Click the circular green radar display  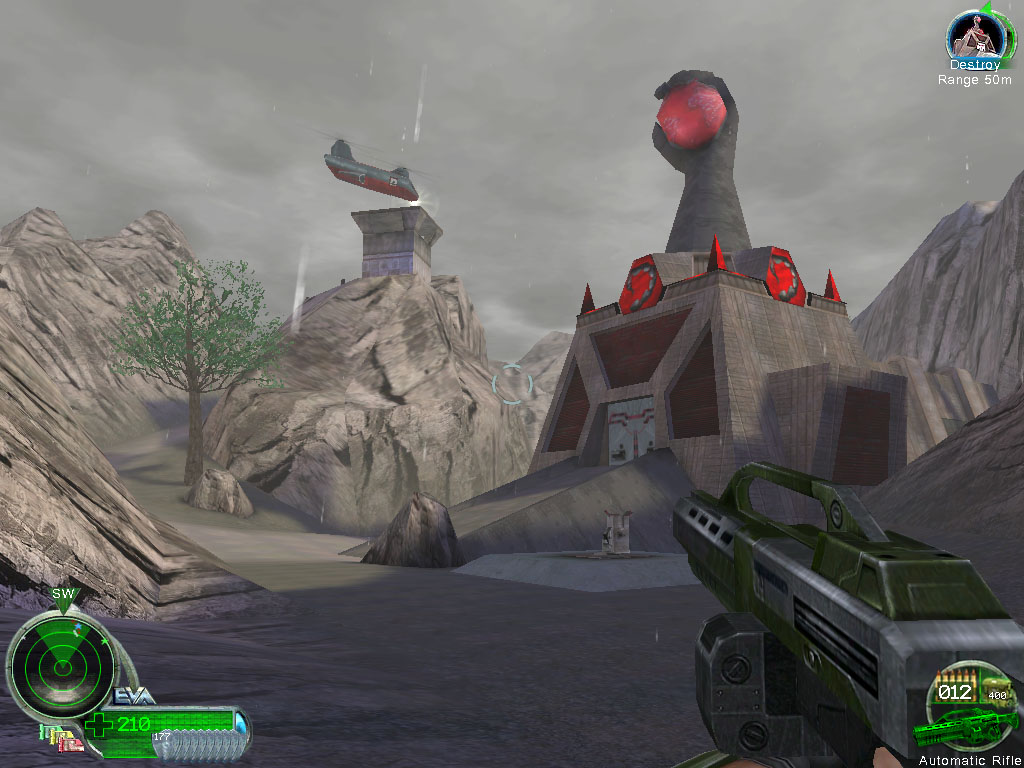click(x=59, y=662)
